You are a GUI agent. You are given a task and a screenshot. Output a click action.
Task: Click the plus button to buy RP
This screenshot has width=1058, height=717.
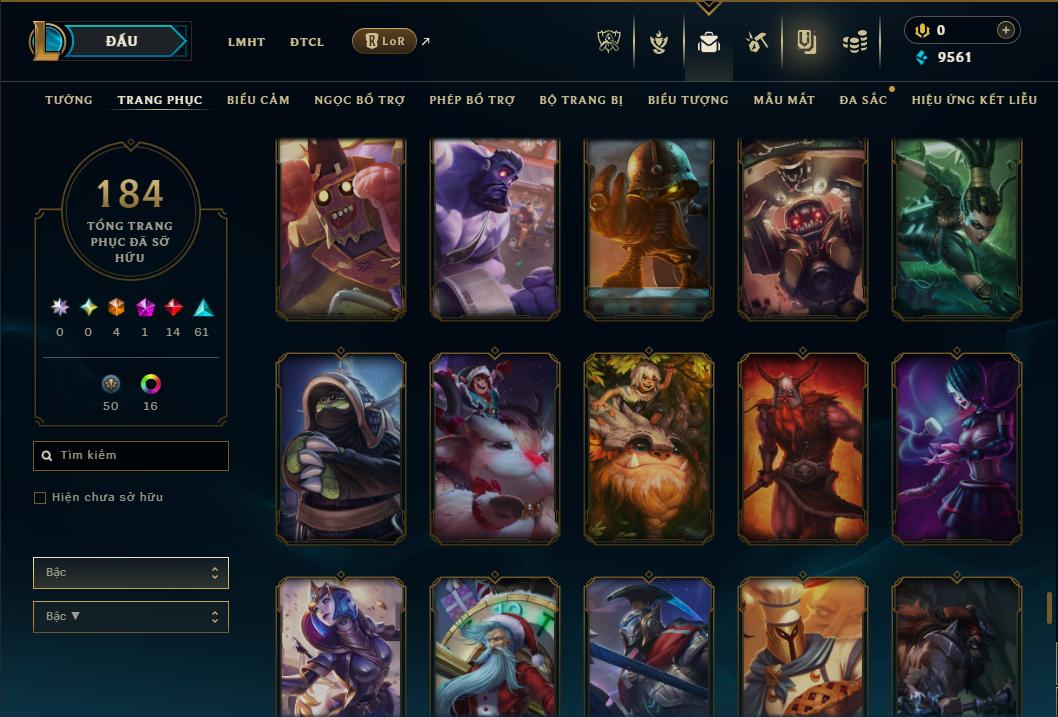coord(1005,30)
